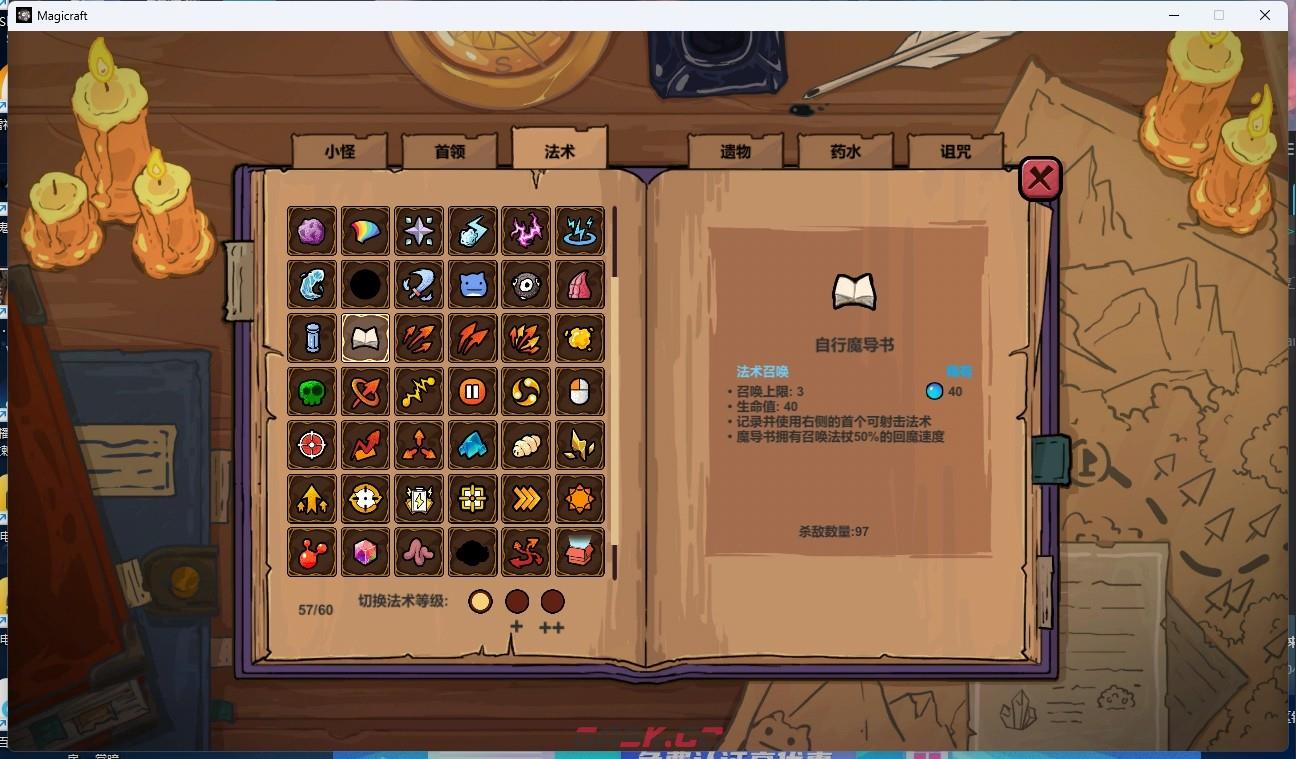
Task: Switch to the 药水 tab
Action: (845, 150)
